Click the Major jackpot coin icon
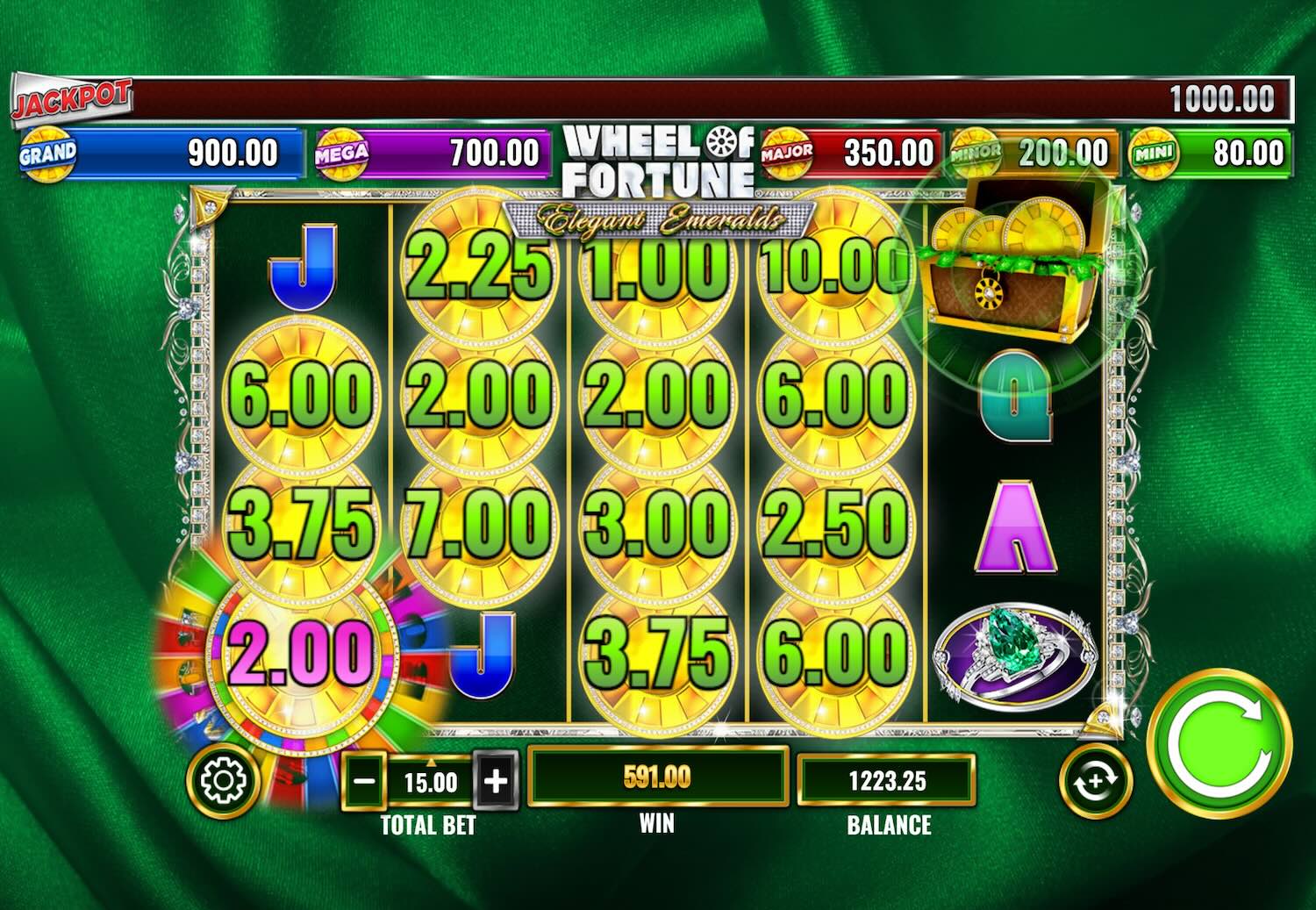Viewport: 1316px width, 910px height. [x=788, y=151]
